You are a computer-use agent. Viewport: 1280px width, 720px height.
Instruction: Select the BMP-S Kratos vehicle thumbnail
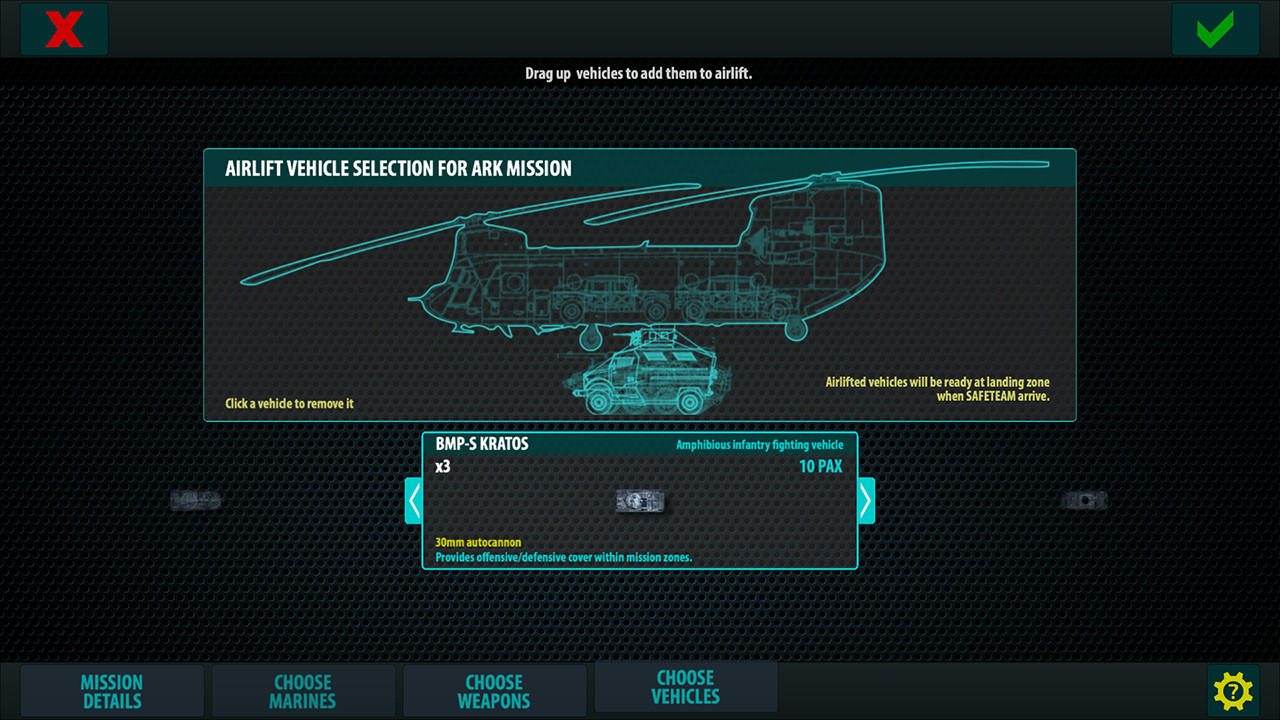(640, 501)
